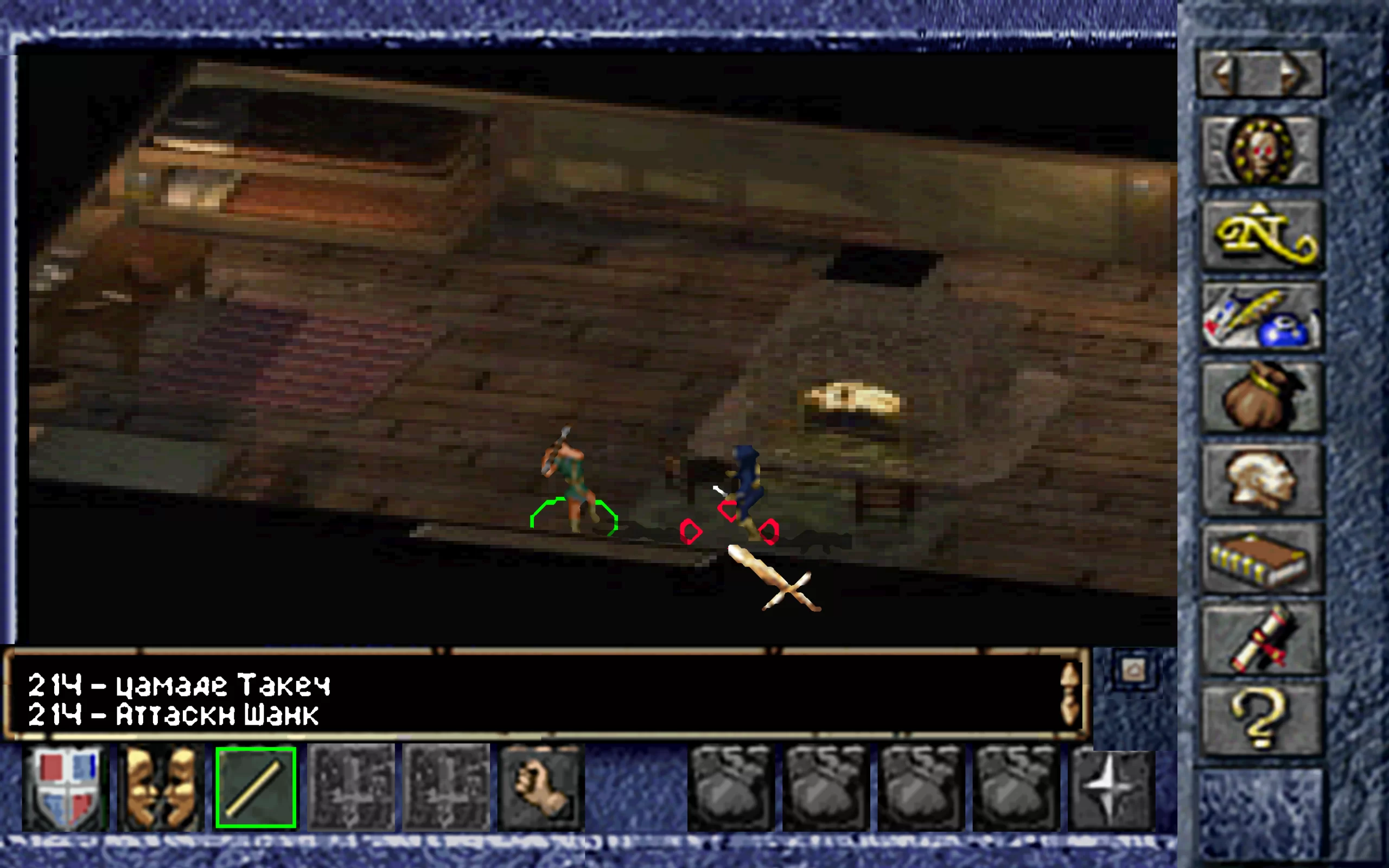This screenshot has height=868, width=1389.
Task: Select the quarterstaff weapon slot
Action: point(256,788)
